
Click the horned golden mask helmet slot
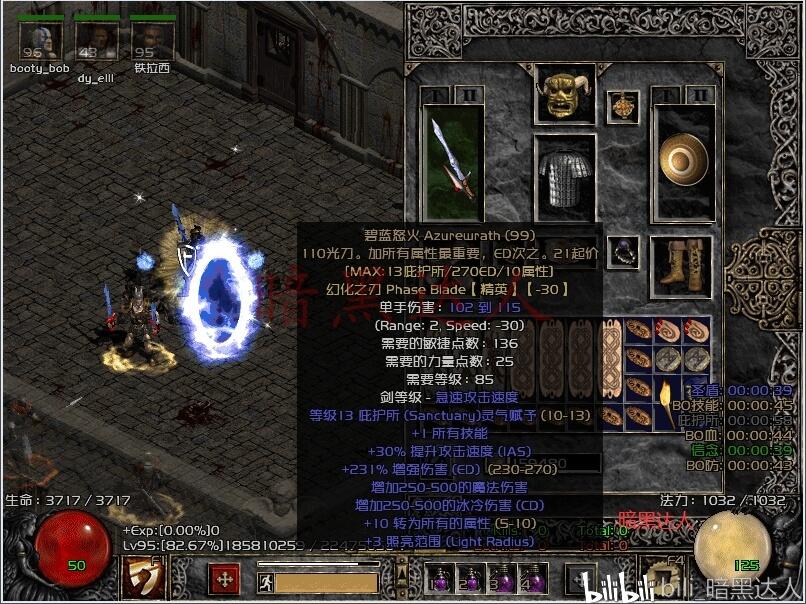pyautogui.click(x=565, y=95)
